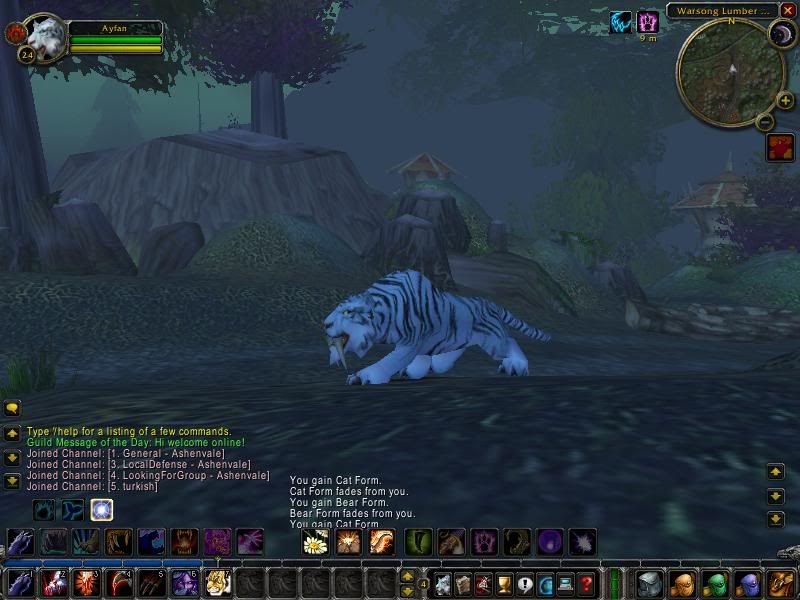800x600 pixels.
Task: Activate the action slot 1 claw ability
Action: 21,582
